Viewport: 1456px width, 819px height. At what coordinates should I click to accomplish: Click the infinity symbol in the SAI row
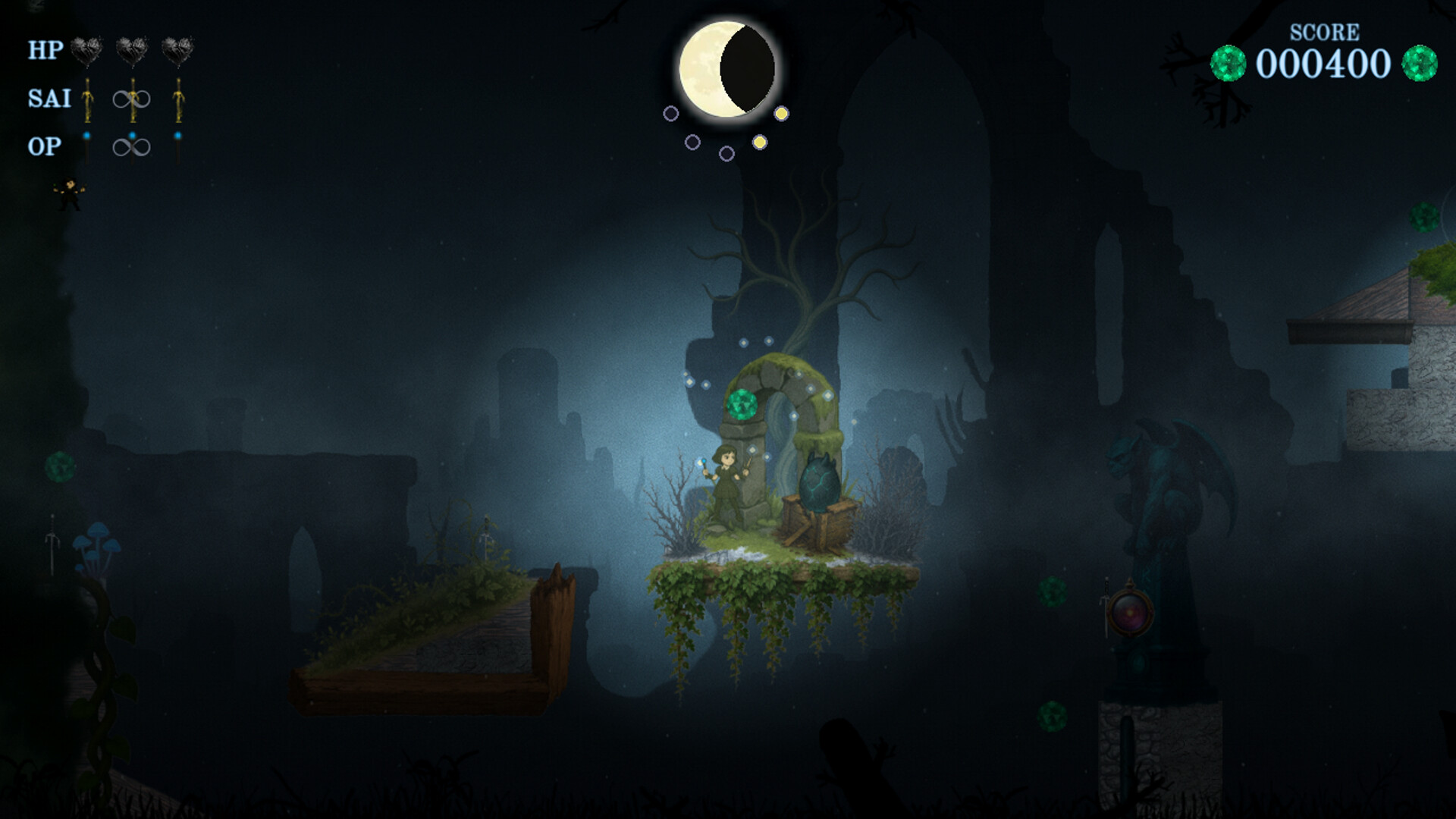click(131, 98)
